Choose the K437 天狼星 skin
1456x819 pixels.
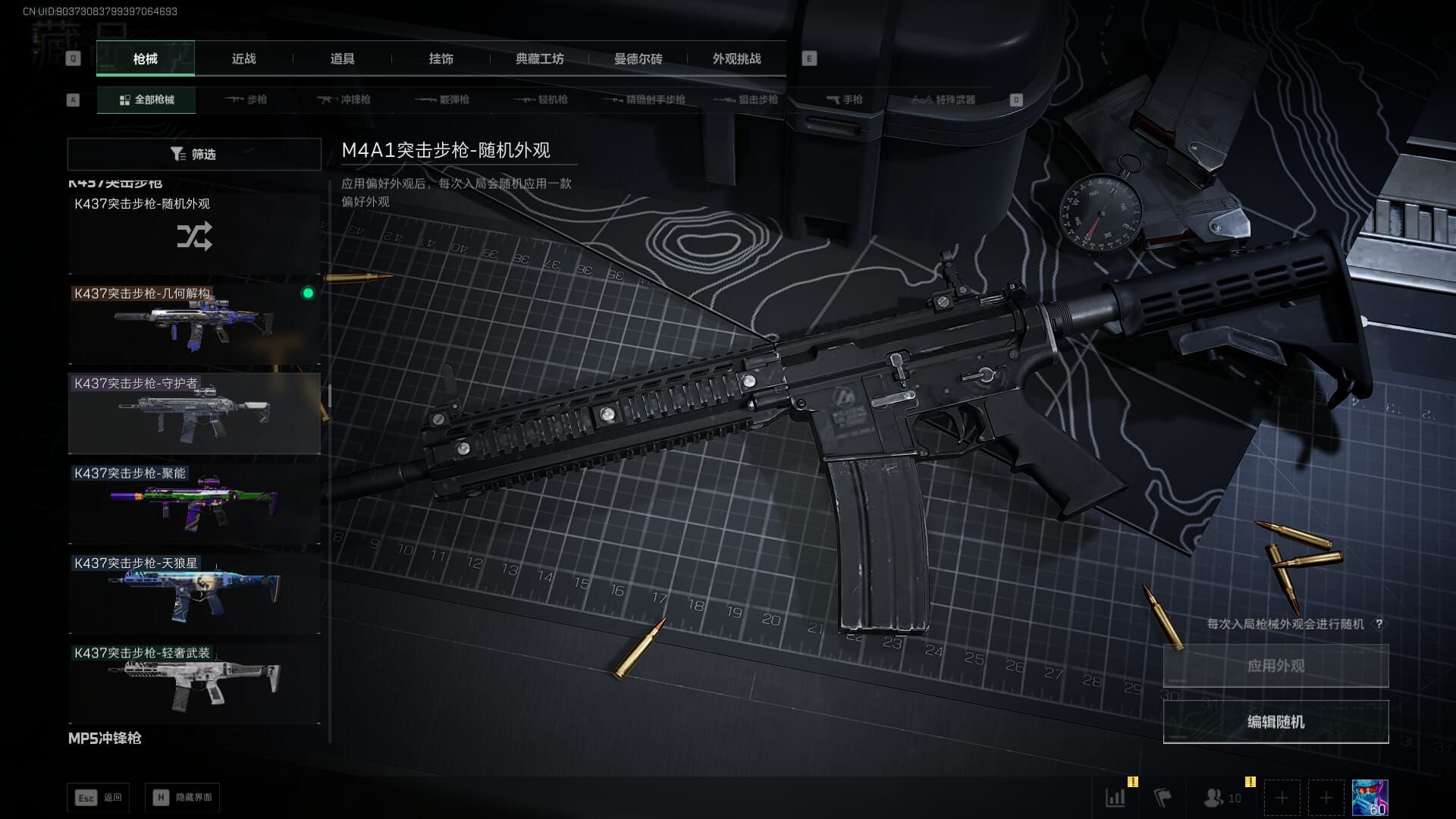point(194,593)
